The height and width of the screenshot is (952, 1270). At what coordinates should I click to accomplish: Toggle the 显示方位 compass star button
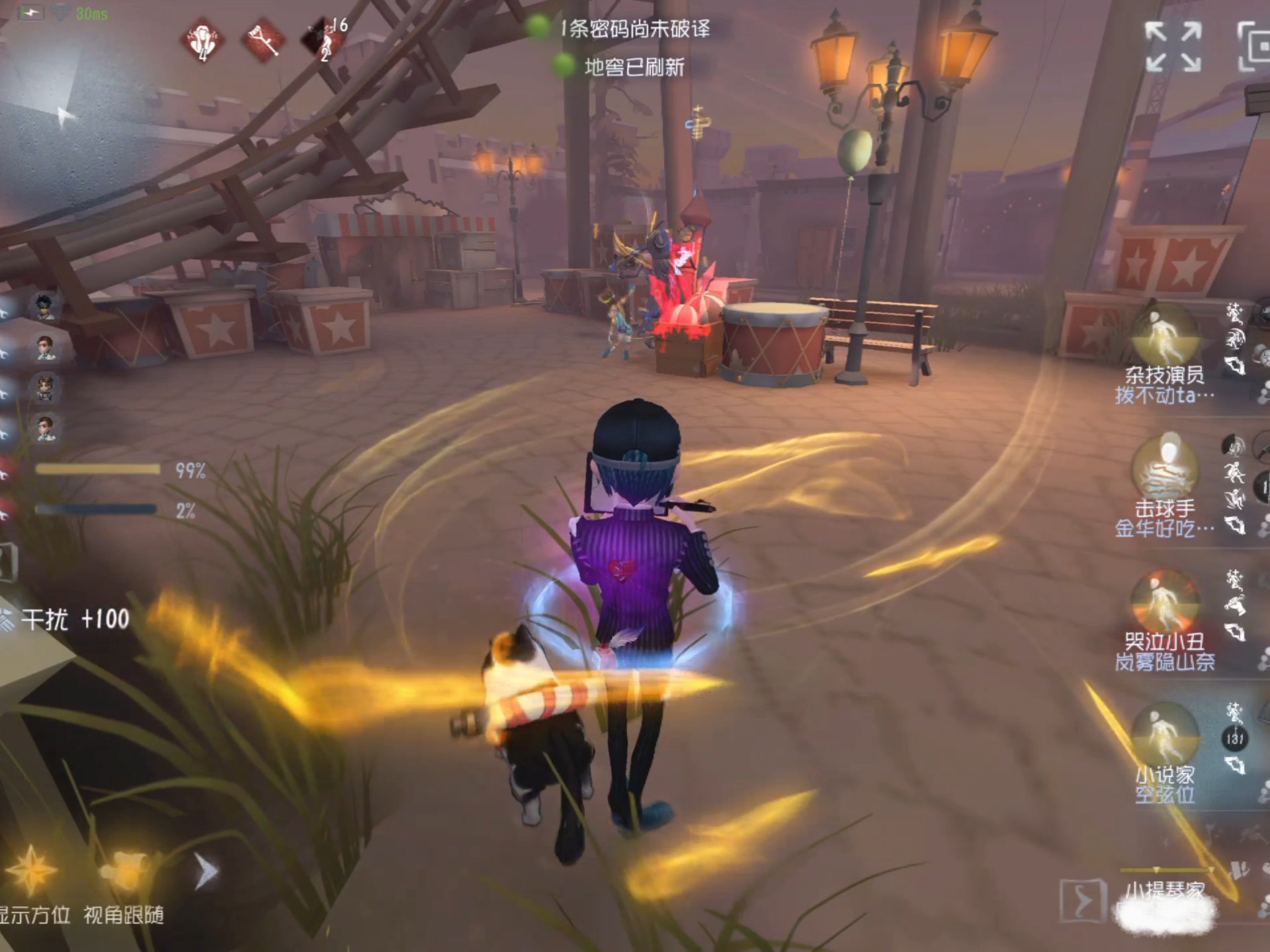(31, 871)
